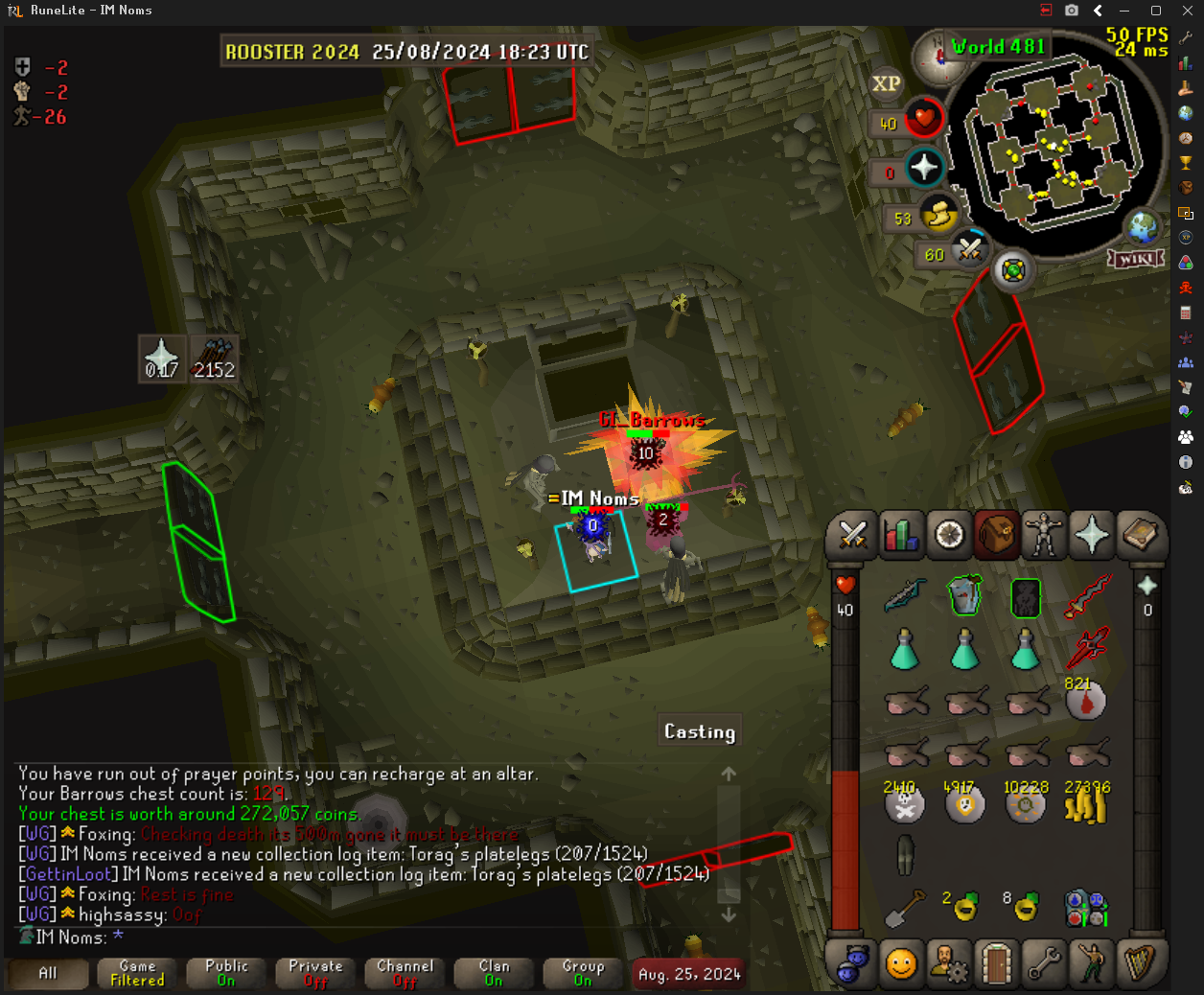Open the Wiki lookup banner
The image size is (1204, 995).
click(x=1137, y=259)
